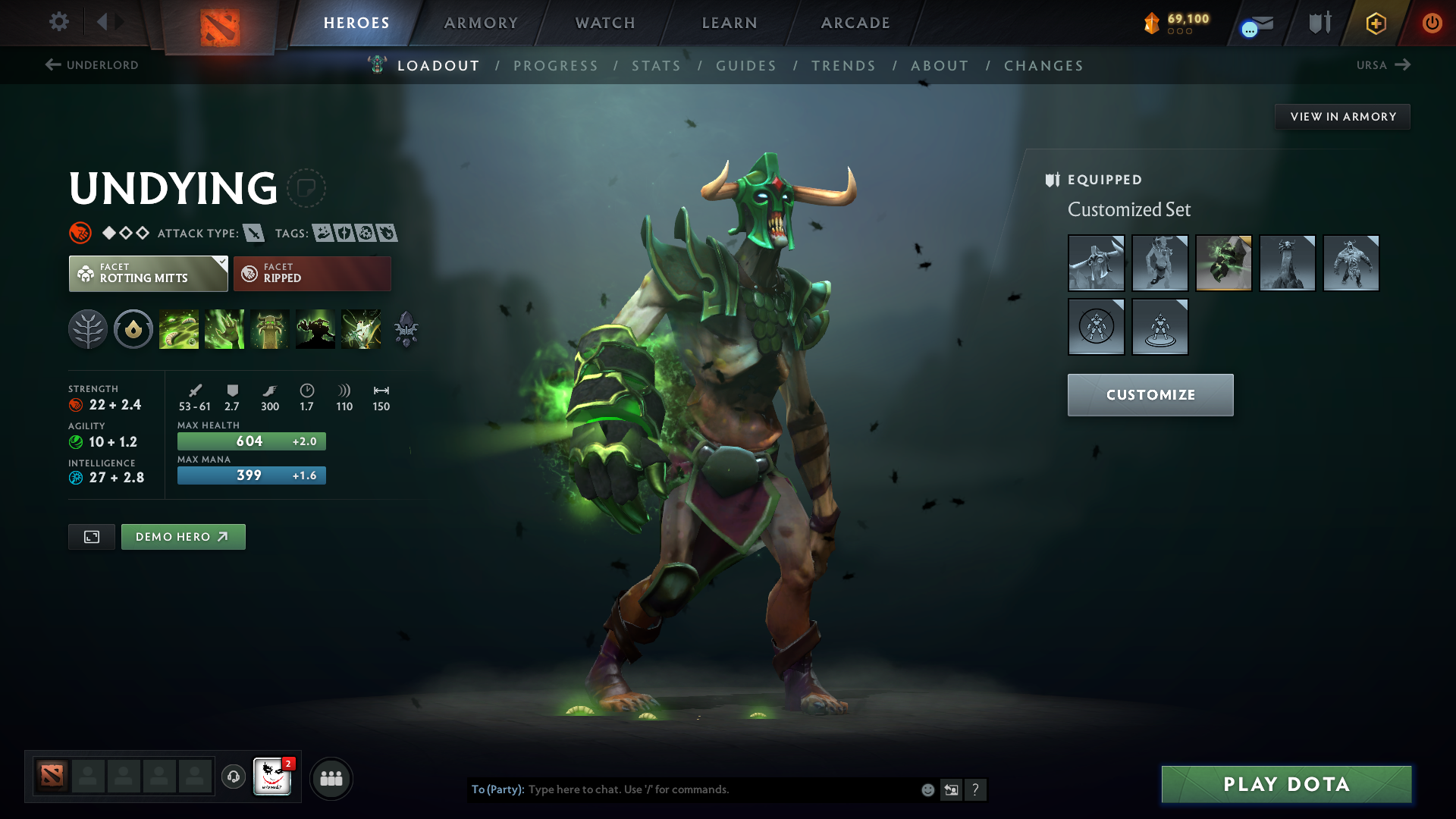Switch to the STATS tab
The width and height of the screenshot is (1456, 819).
point(657,66)
